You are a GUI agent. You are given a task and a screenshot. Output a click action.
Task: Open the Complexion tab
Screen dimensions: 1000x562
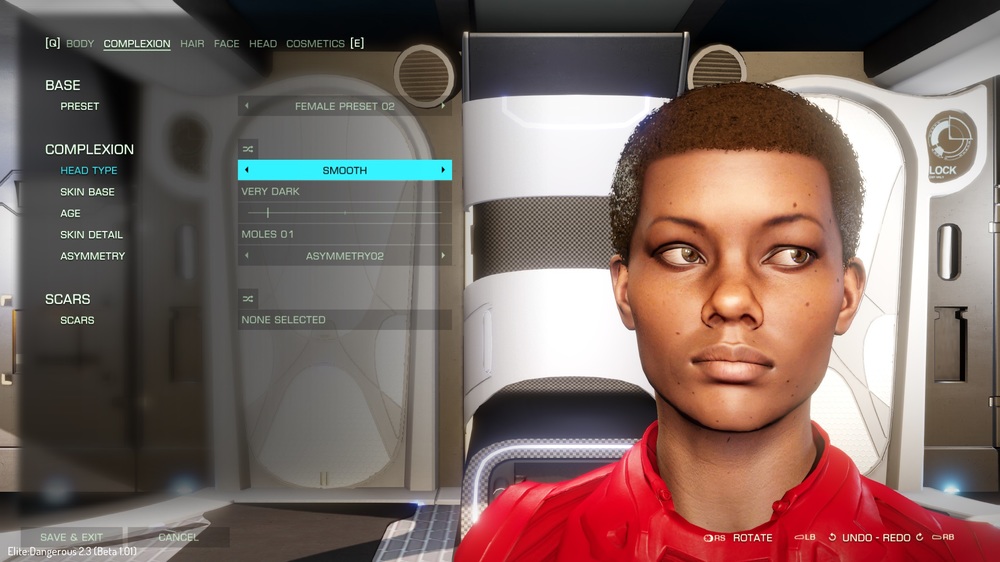[x=137, y=44]
